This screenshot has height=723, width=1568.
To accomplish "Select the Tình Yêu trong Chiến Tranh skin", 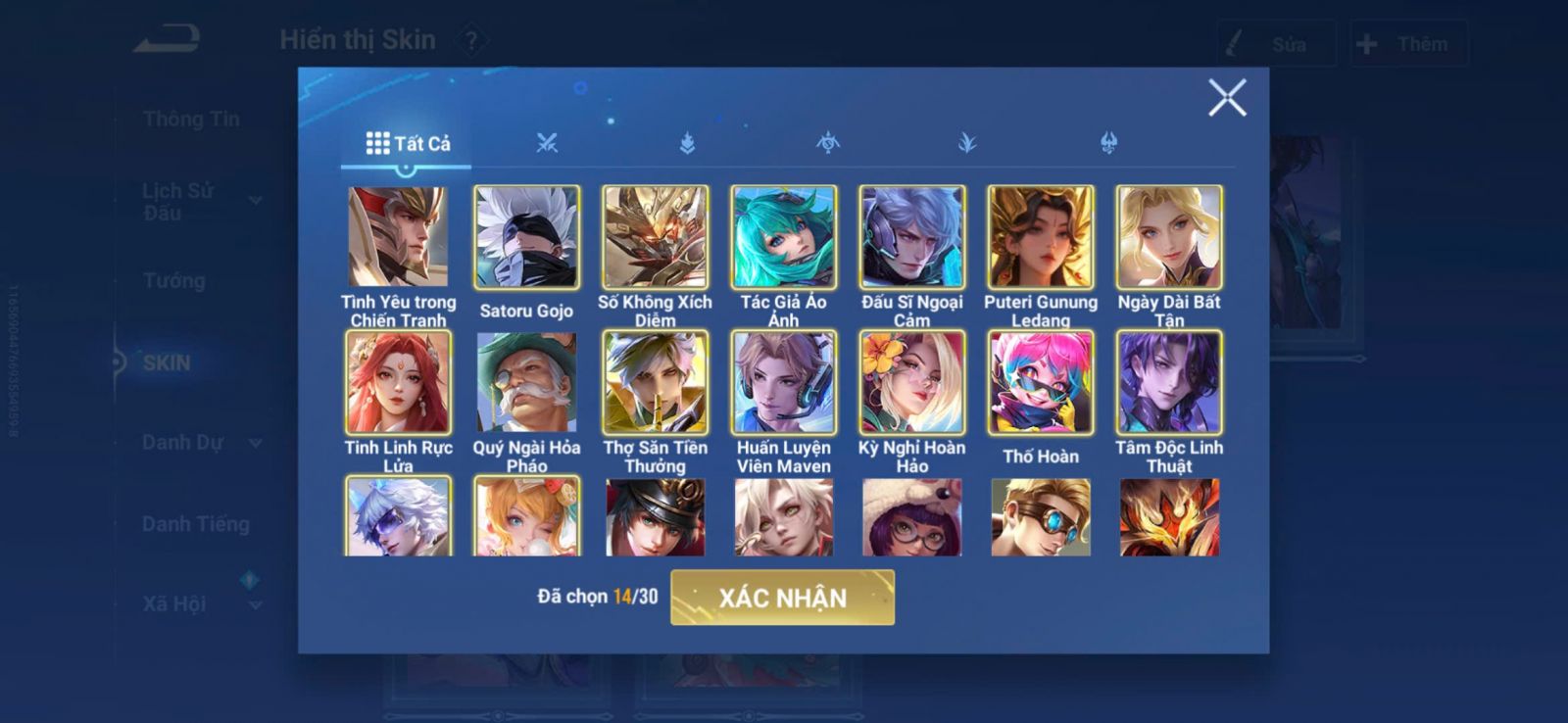I will (398, 237).
